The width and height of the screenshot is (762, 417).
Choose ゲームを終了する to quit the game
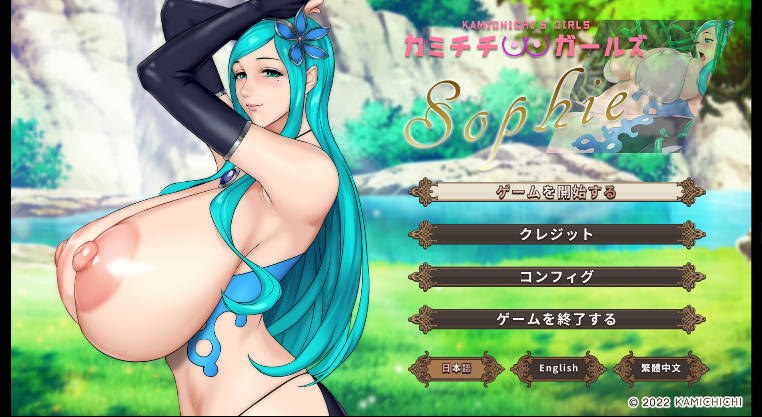tap(557, 320)
